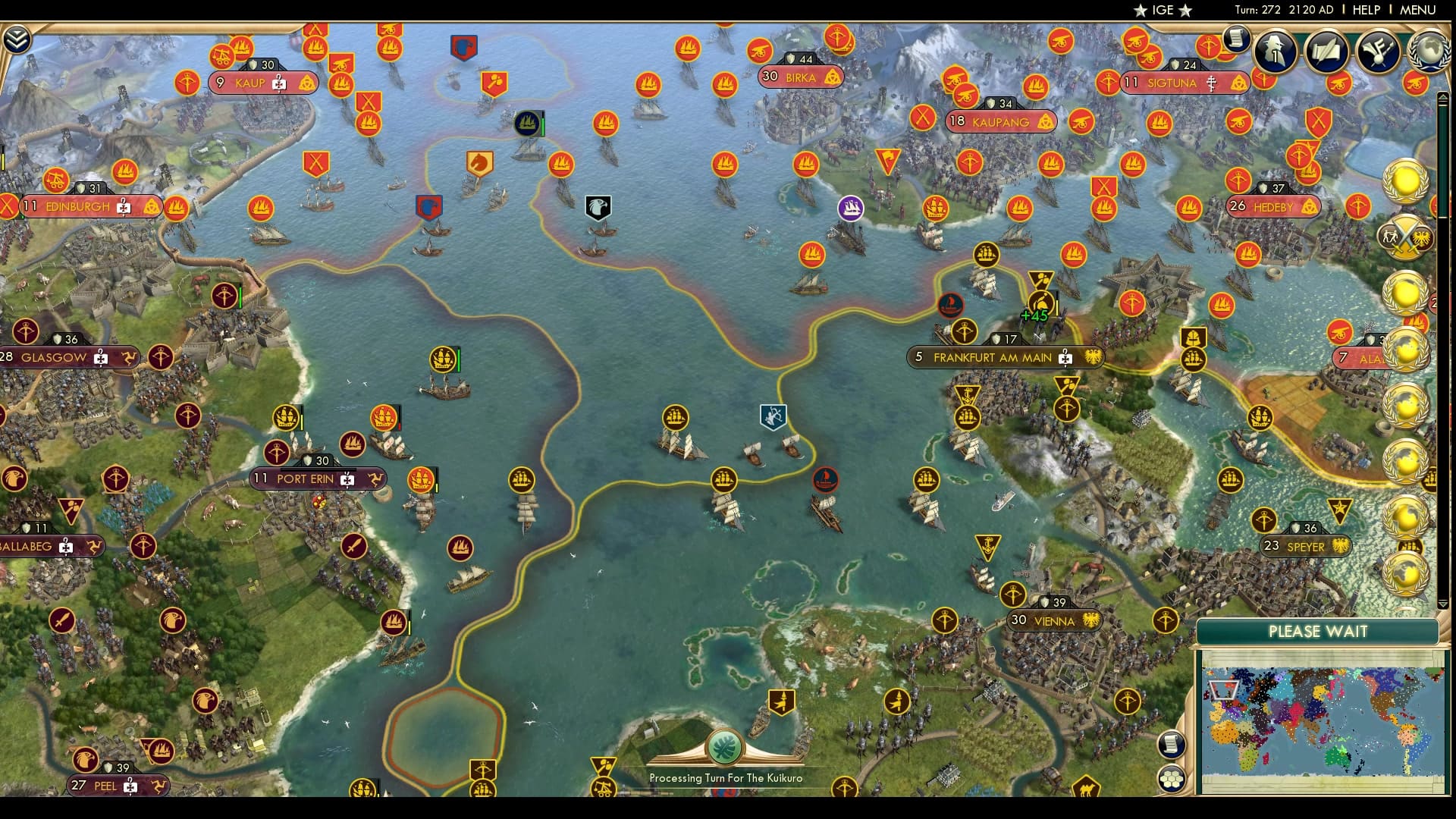1456x819 pixels.
Task: Click the white eagle naval unit flag
Action: pos(598,206)
